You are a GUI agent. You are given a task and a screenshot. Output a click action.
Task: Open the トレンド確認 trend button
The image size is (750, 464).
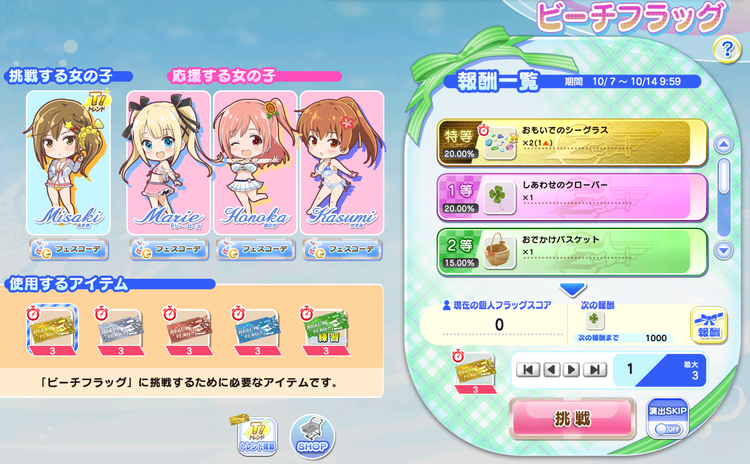click(x=256, y=435)
